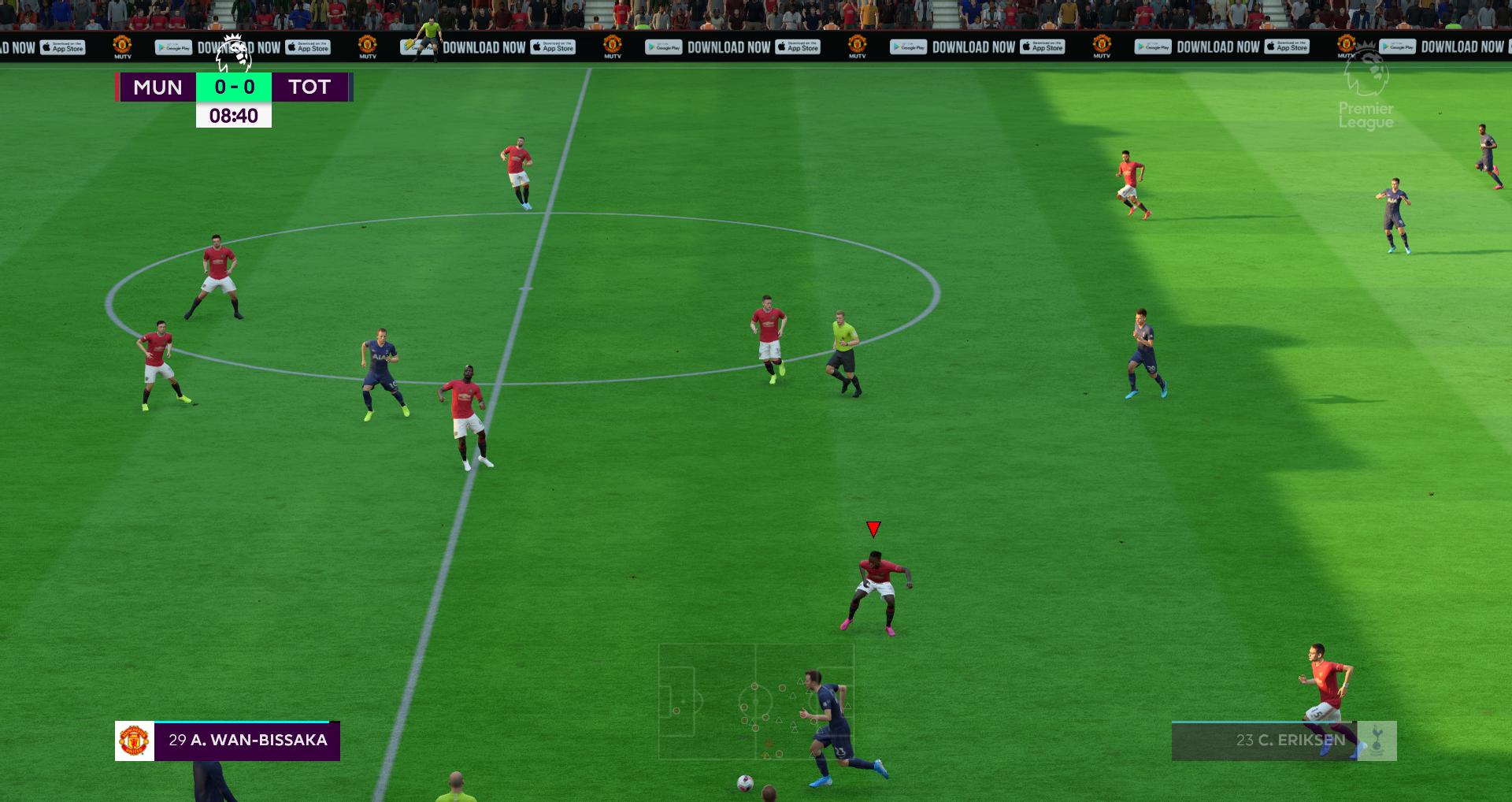
Task: Expand the TOT team panel on the scoreboard
Action: coord(309,87)
